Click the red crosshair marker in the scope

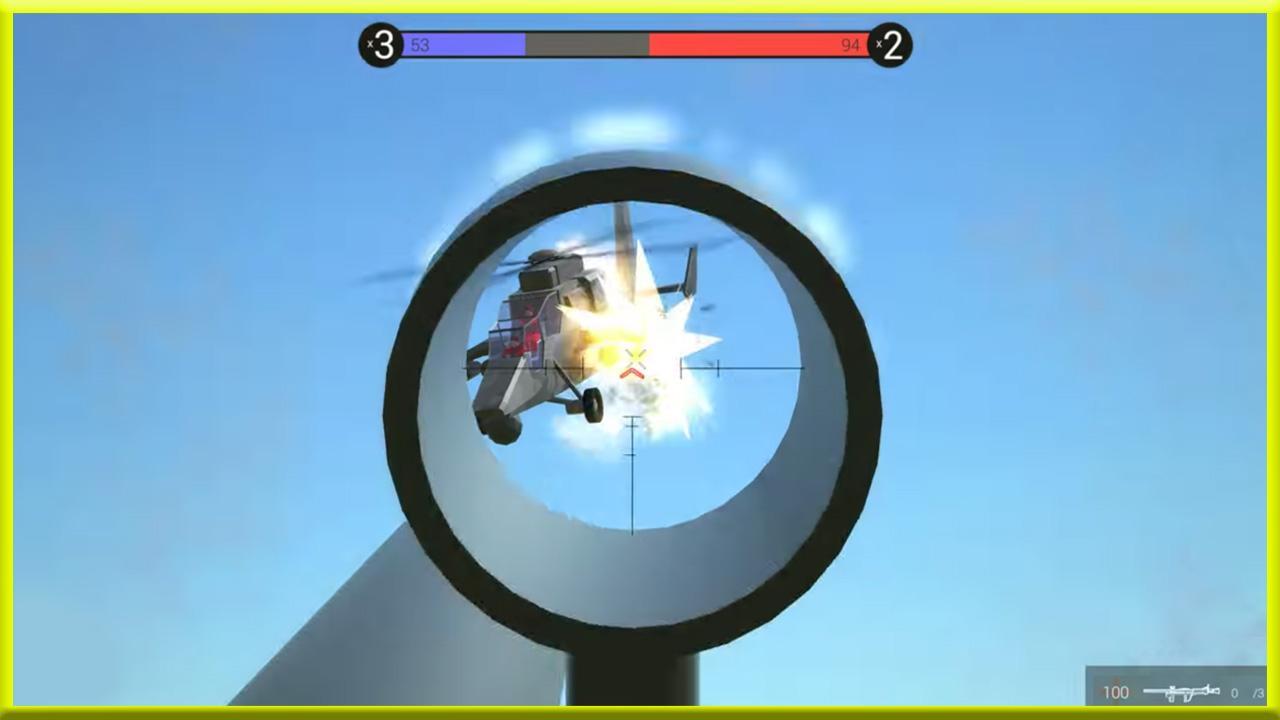[633, 370]
